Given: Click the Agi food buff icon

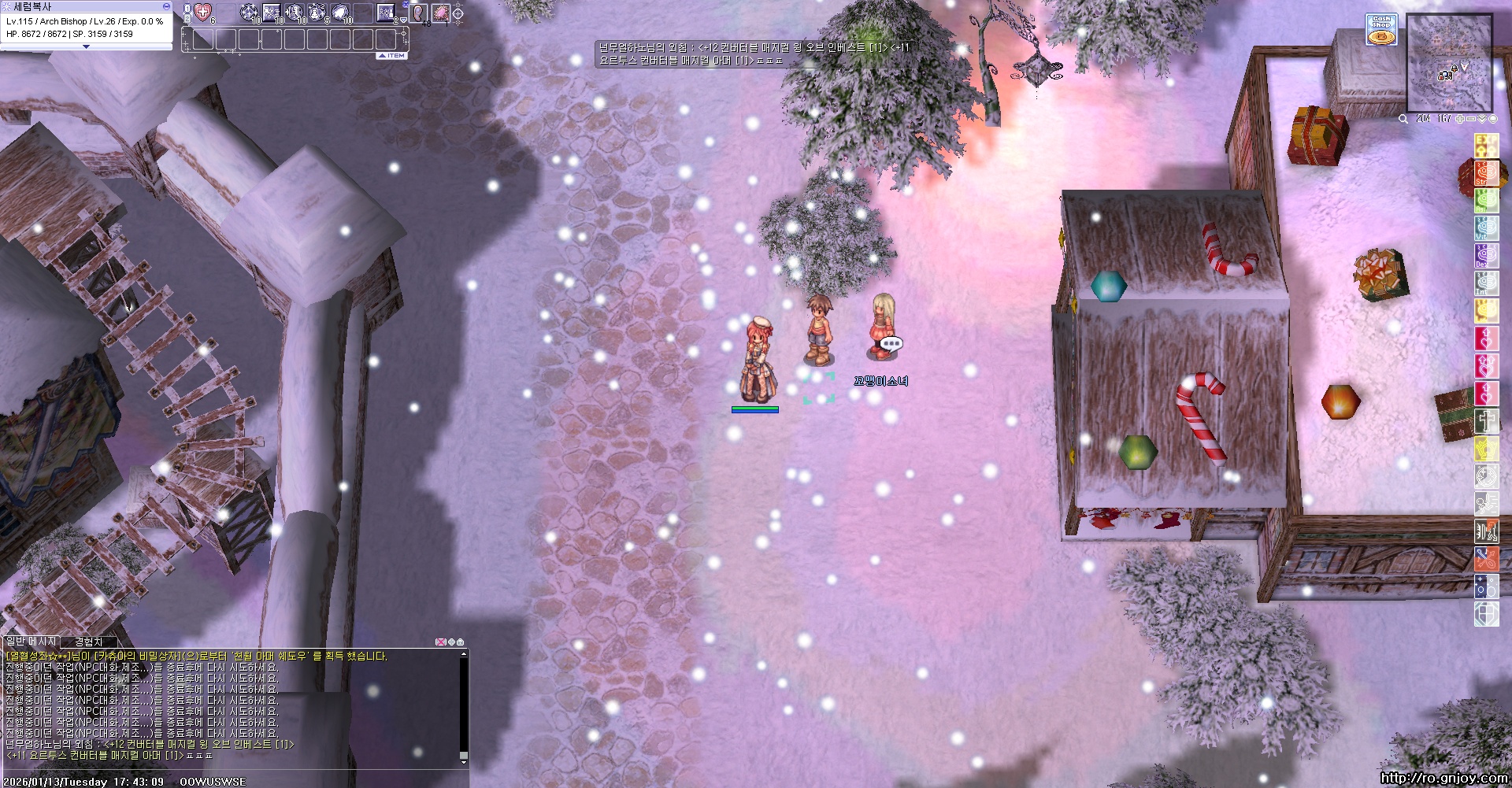Looking at the screenshot, I should 1486,201.
